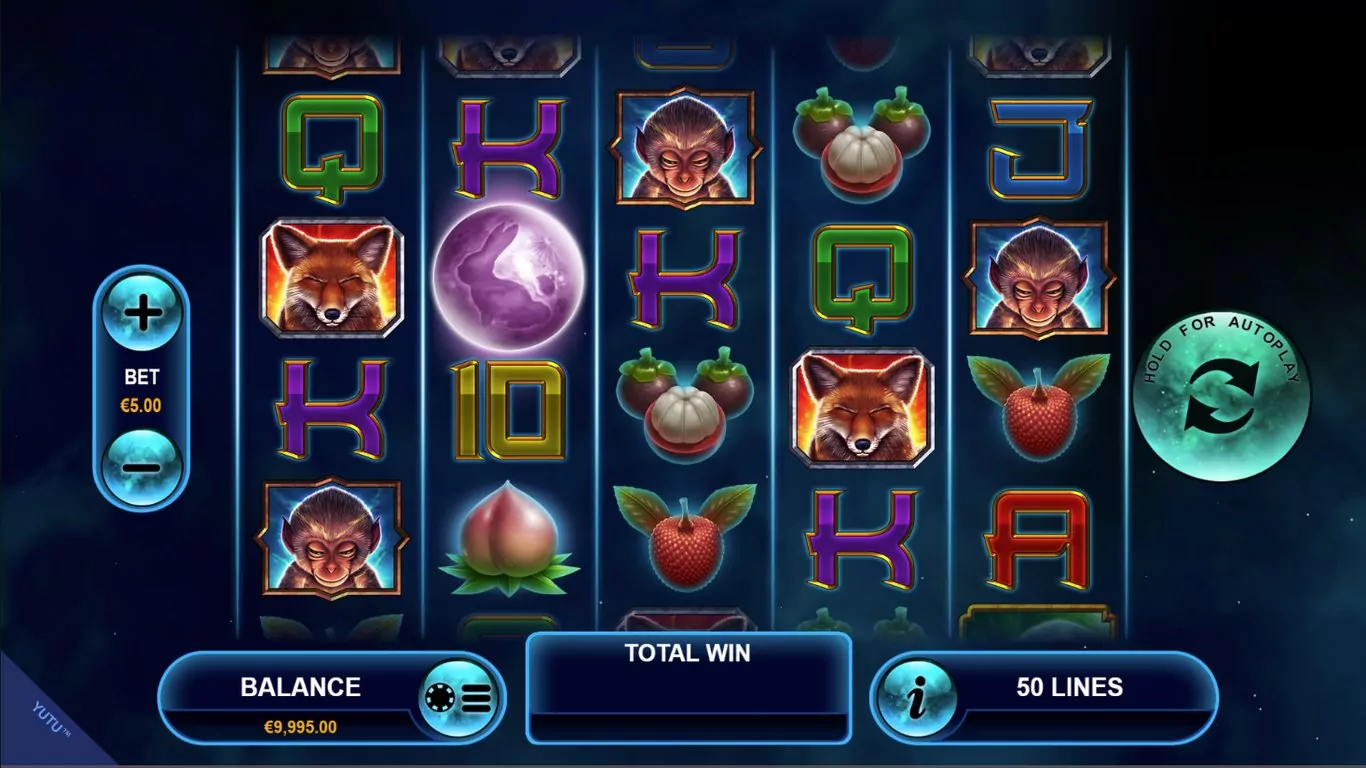Open the paytable info button
The height and width of the screenshot is (768, 1366).
(917, 698)
